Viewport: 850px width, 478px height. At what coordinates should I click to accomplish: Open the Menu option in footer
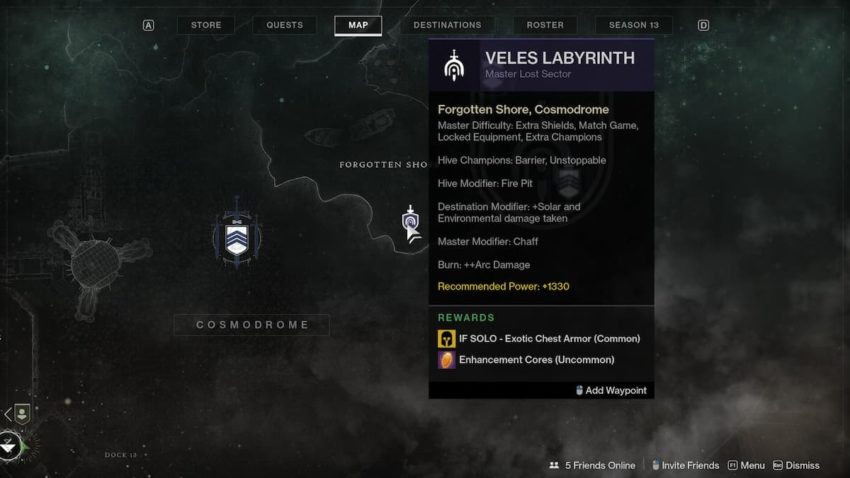(746, 465)
